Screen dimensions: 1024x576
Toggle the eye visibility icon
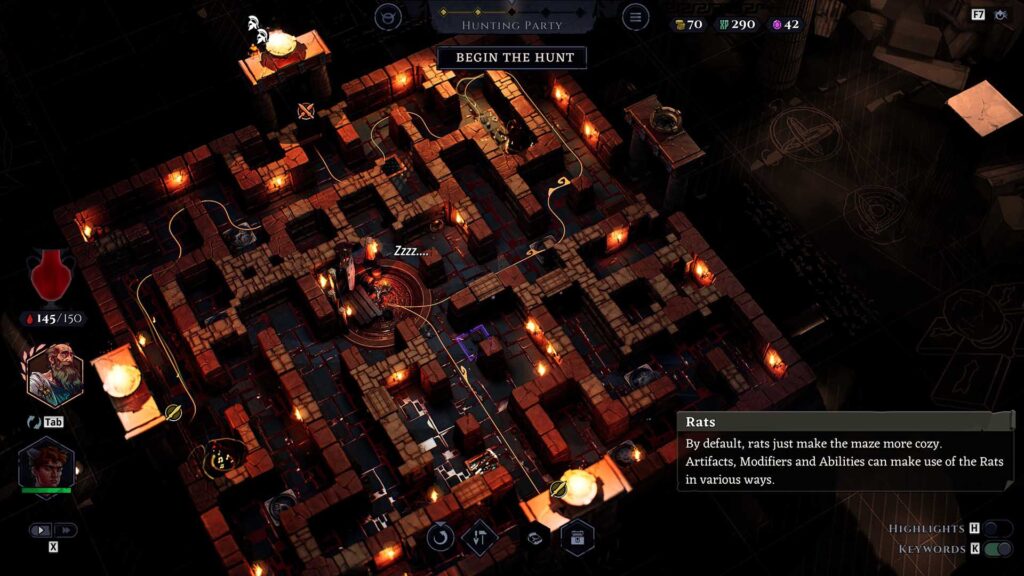(999, 15)
